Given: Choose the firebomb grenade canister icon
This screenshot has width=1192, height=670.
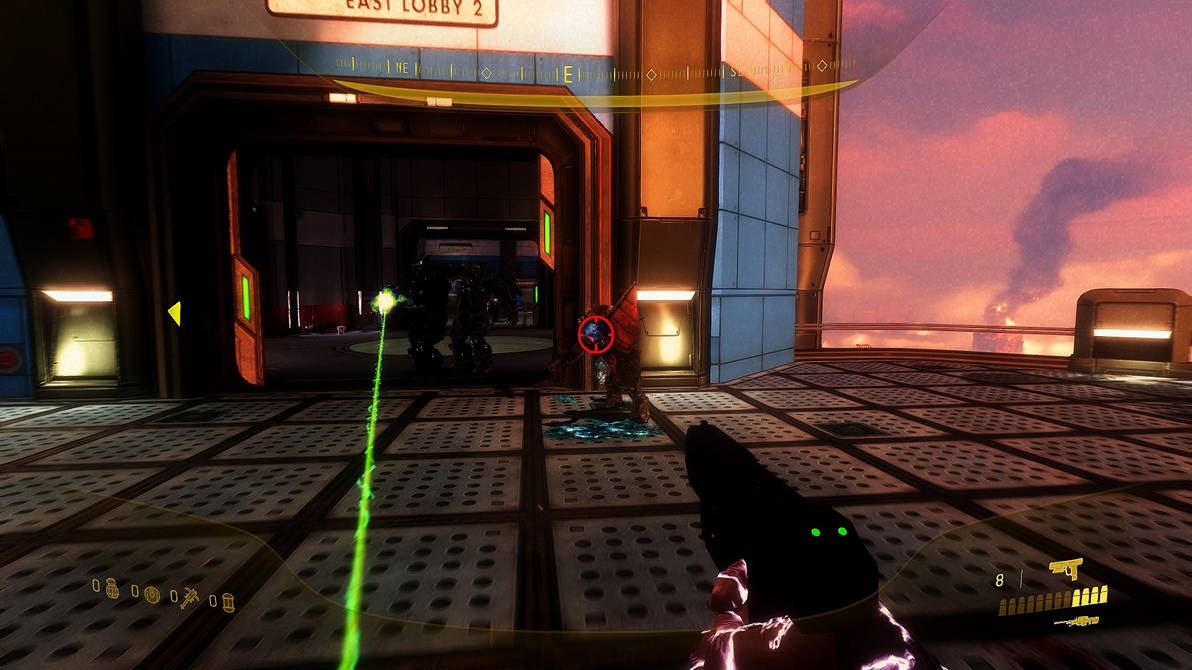Looking at the screenshot, I should (227, 602).
